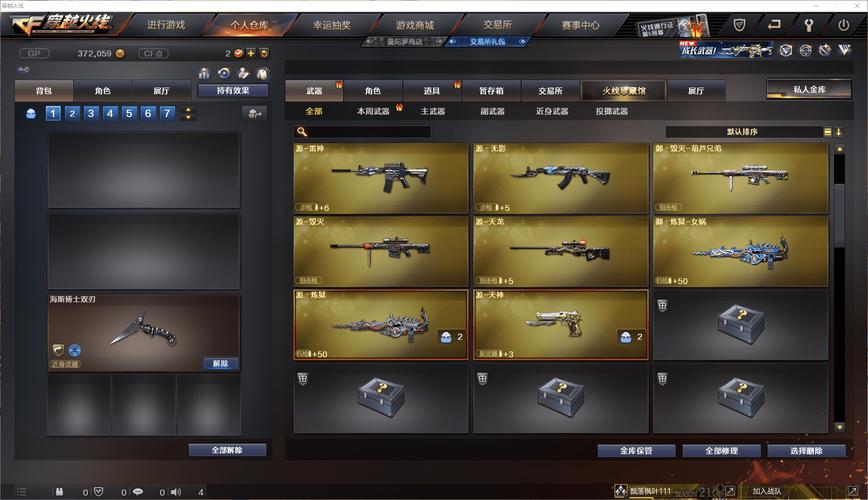Switch to the 道具 items tab
868x500 pixels.
coord(432,90)
